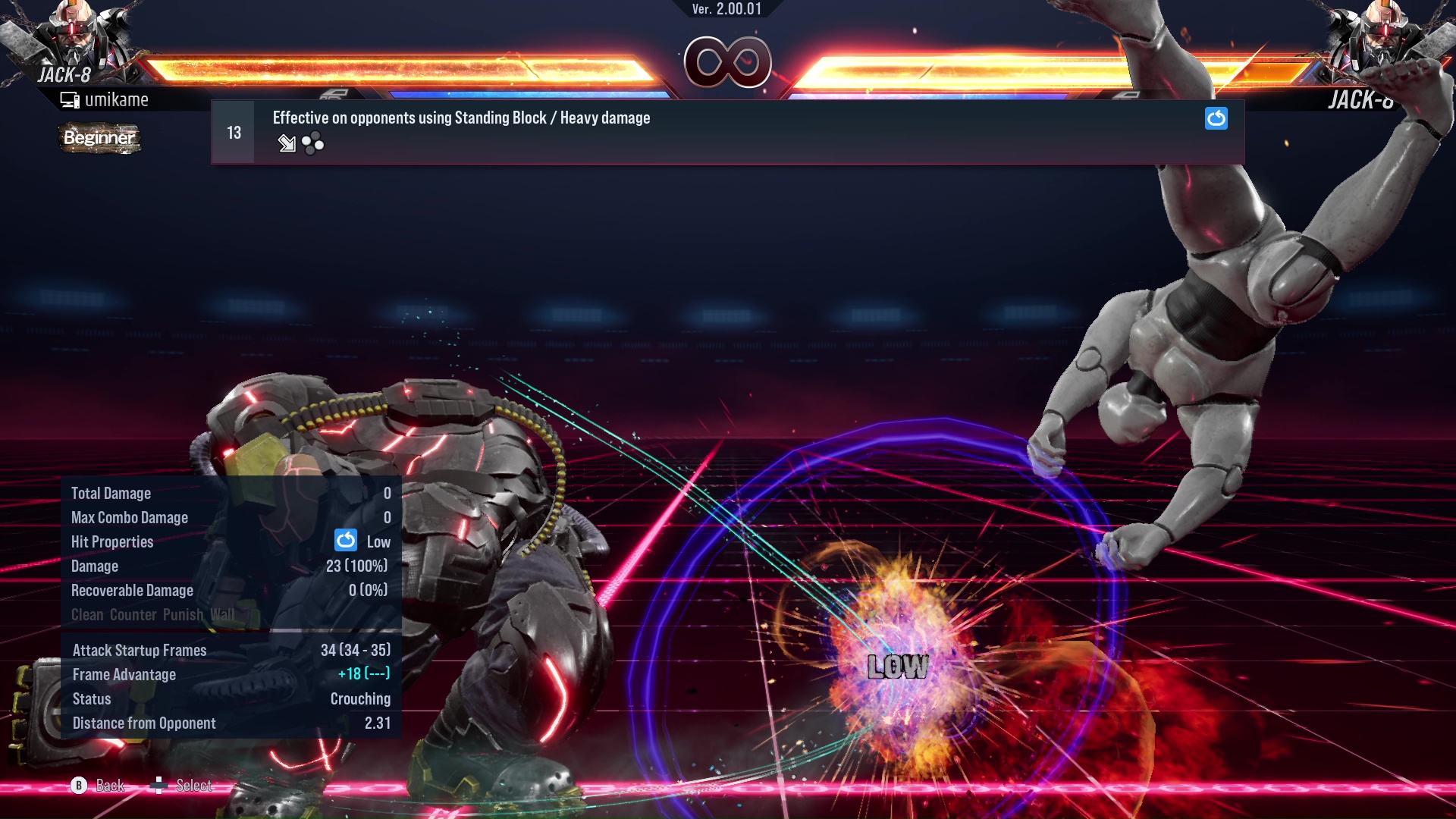
Task: Toggle the Wall hit indicator
Action: click(223, 615)
